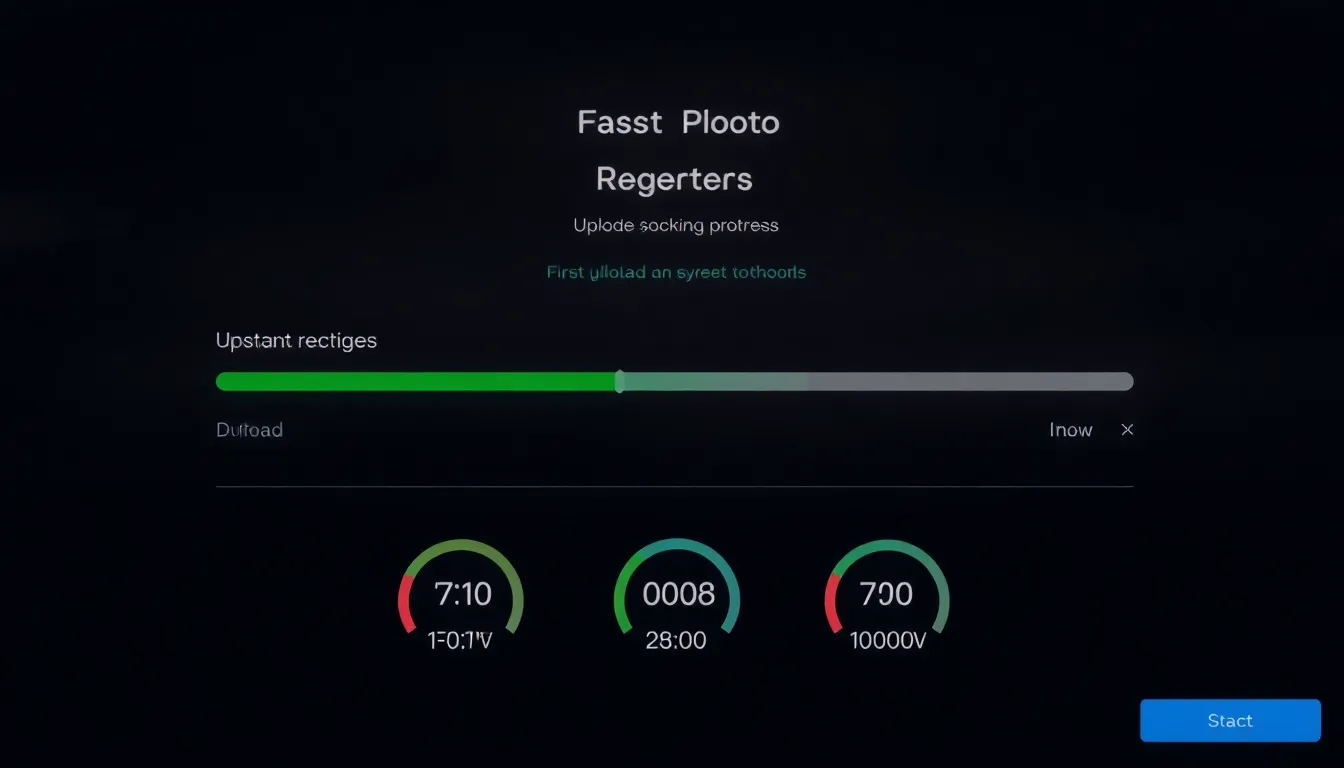Image resolution: width=1344 pixels, height=768 pixels.
Task: Expand the Inow entry
Action: (1070, 429)
